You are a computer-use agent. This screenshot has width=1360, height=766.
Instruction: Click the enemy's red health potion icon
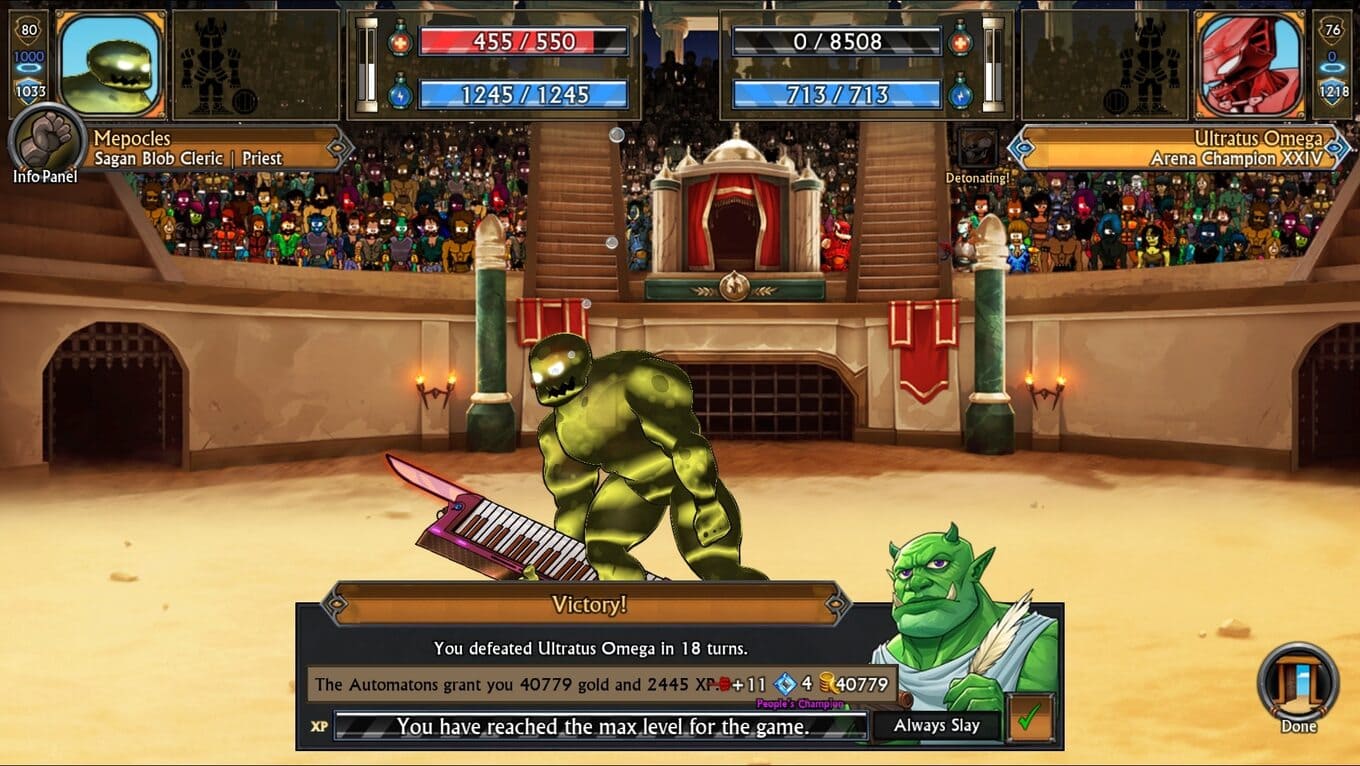pyautogui.click(x=960, y=41)
